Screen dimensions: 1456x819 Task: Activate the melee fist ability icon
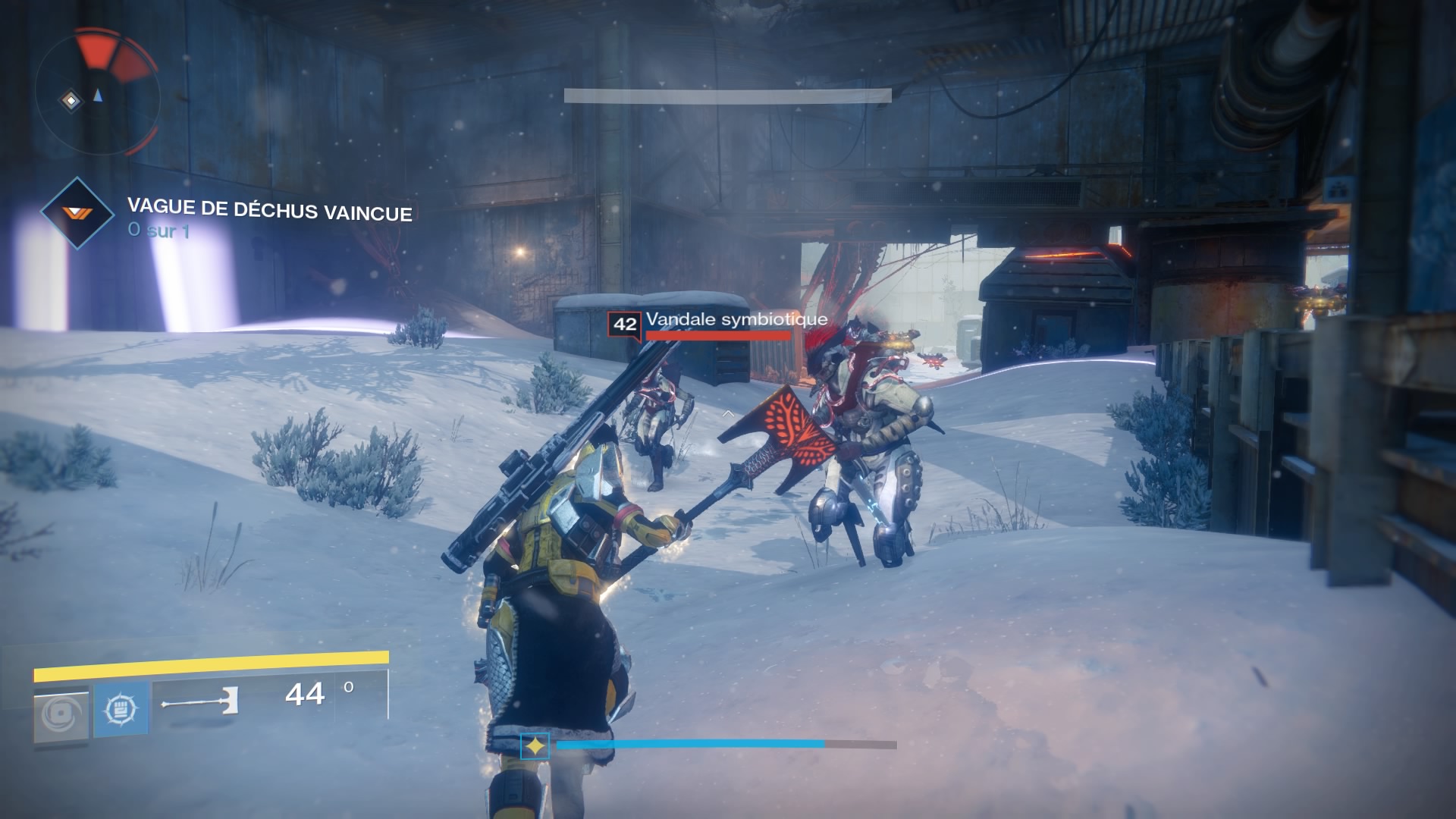tap(121, 711)
